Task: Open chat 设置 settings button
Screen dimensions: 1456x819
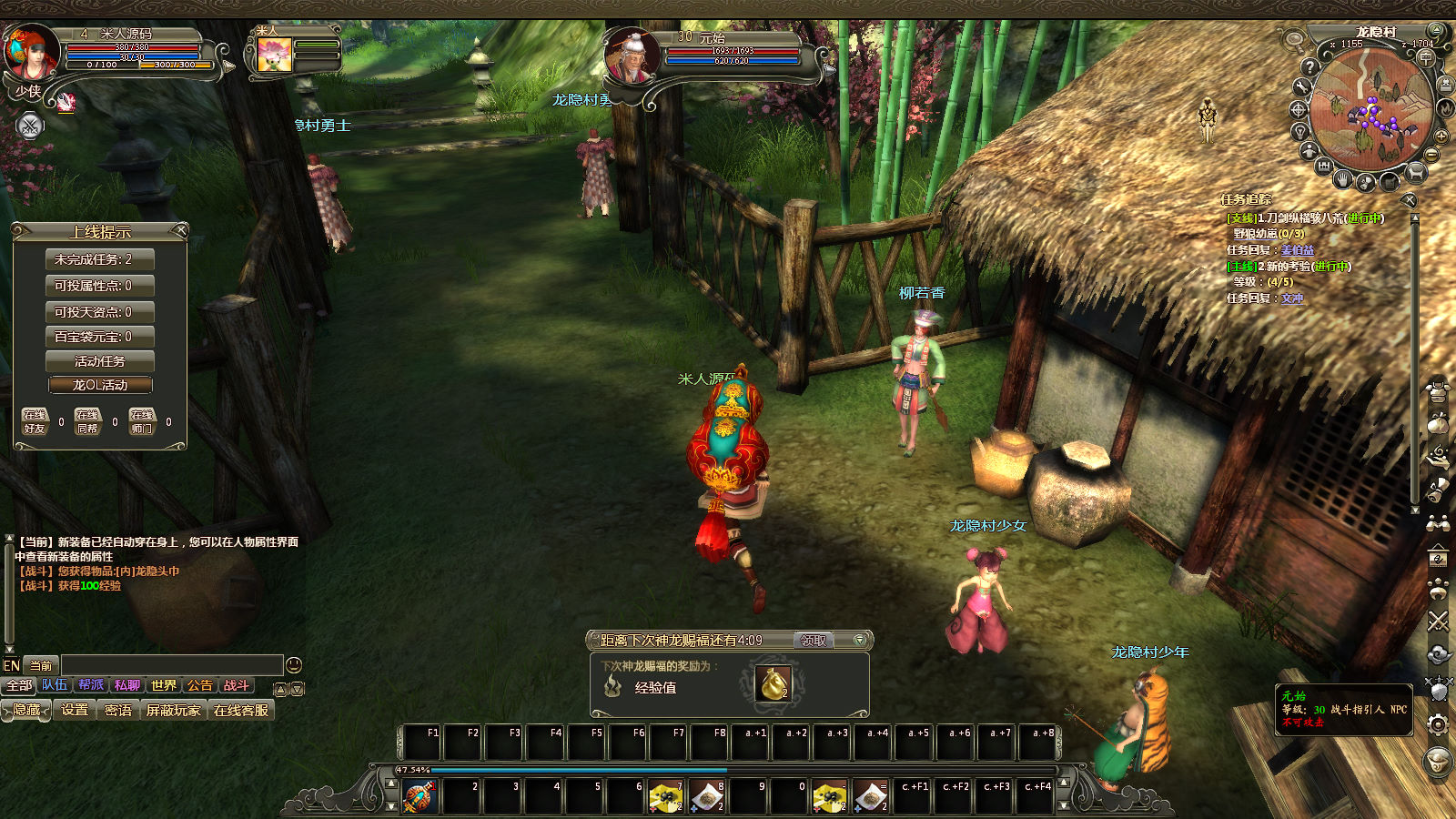Action: click(x=75, y=710)
